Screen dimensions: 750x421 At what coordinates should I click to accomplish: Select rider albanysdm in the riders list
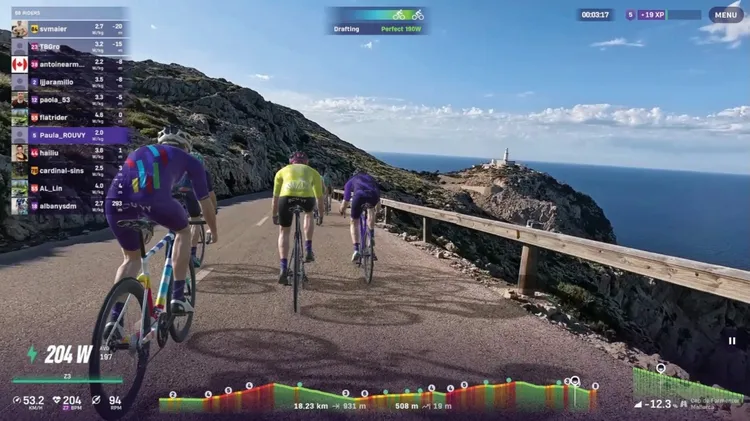tap(69, 205)
